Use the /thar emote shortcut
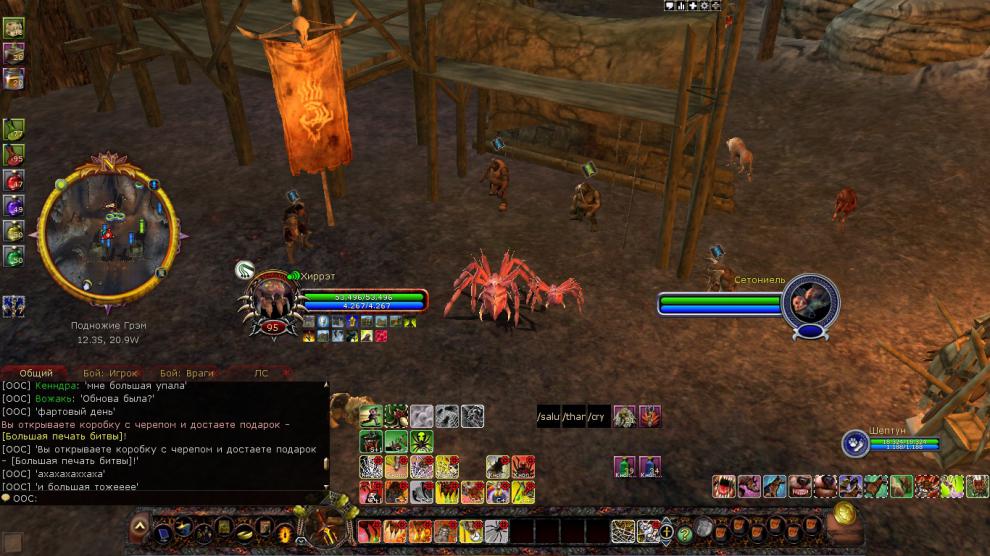This screenshot has width=990, height=556. [x=574, y=417]
